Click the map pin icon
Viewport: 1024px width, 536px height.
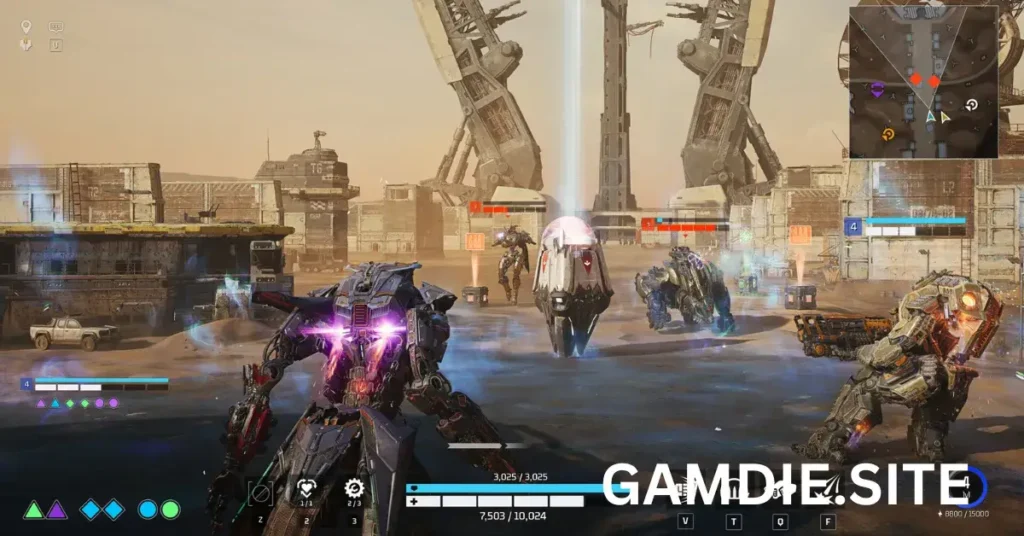[x=26, y=27]
